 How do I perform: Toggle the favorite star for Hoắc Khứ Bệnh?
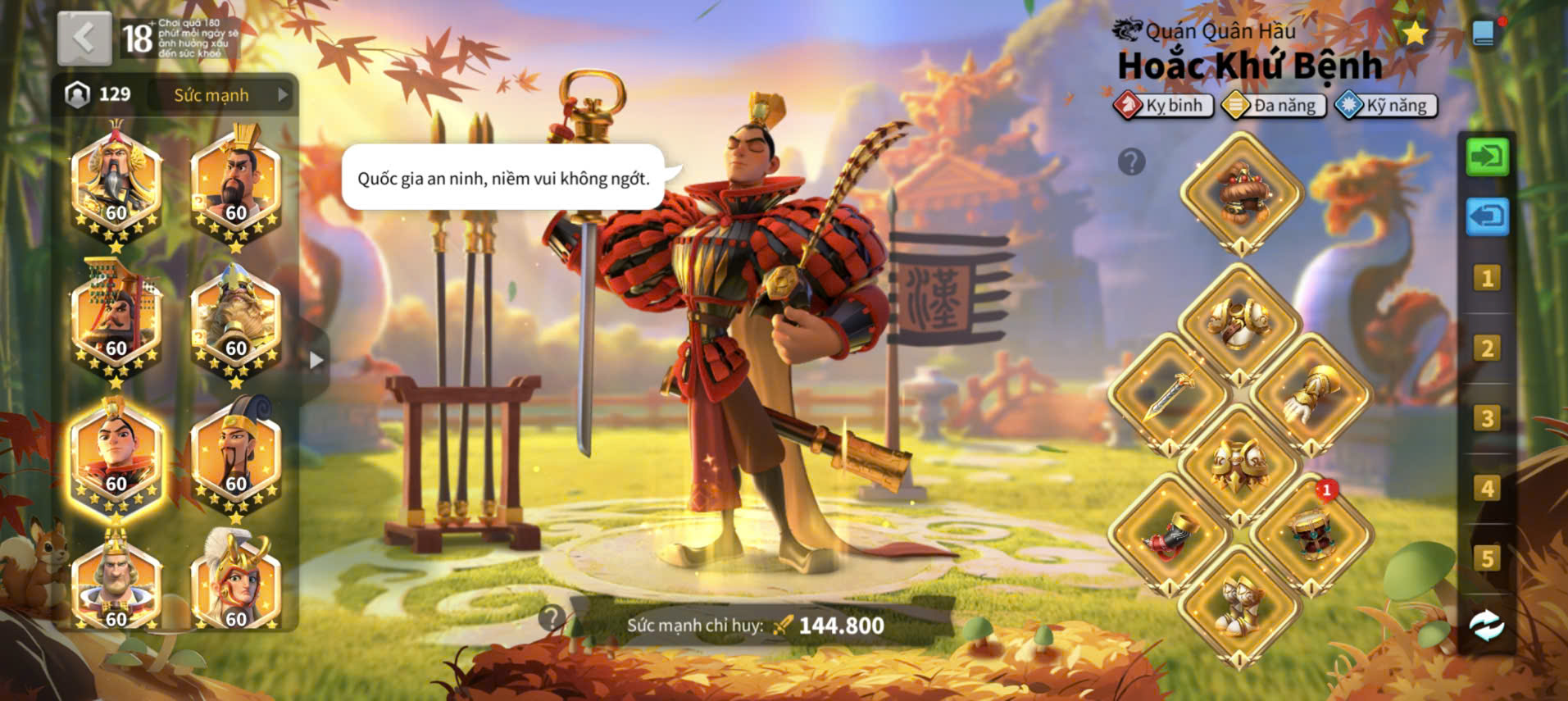(x=1414, y=34)
